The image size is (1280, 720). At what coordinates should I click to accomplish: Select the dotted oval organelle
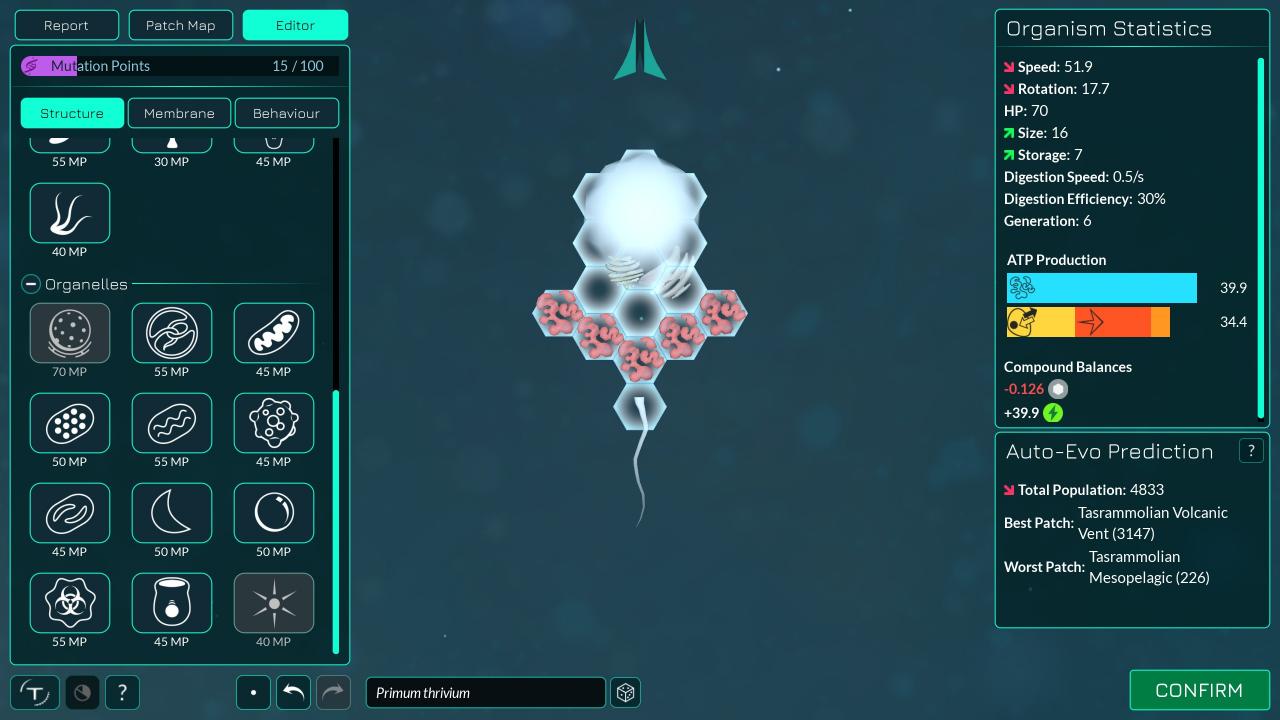click(x=70, y=423)
